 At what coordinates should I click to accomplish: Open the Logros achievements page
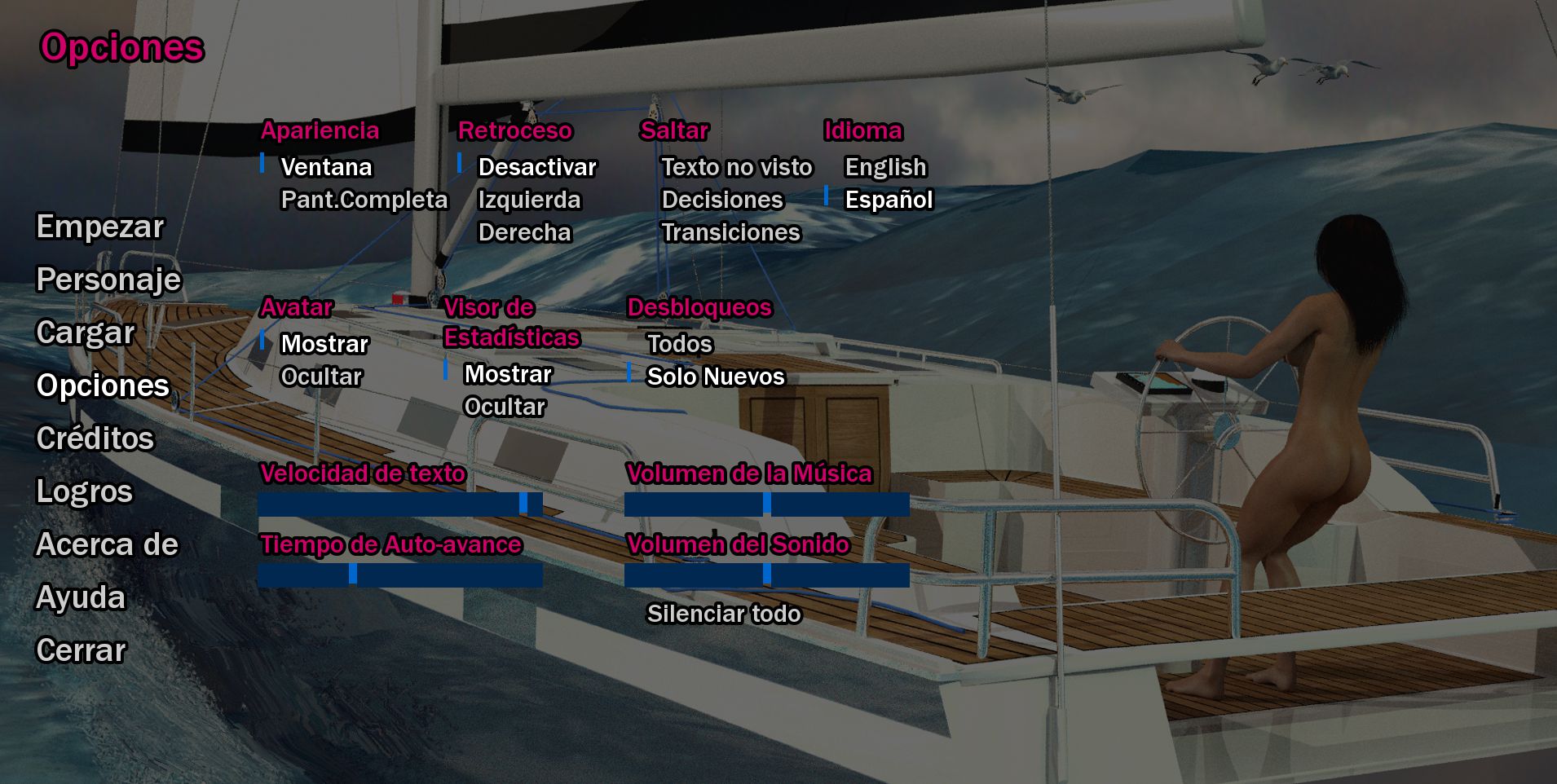84,491
